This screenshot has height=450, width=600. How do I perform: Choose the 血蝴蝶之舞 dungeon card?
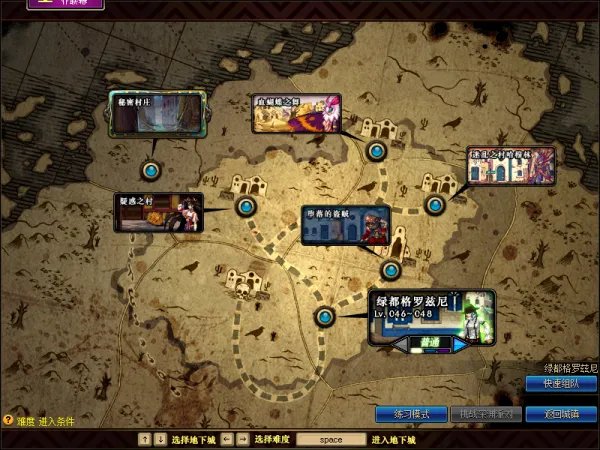296,113
